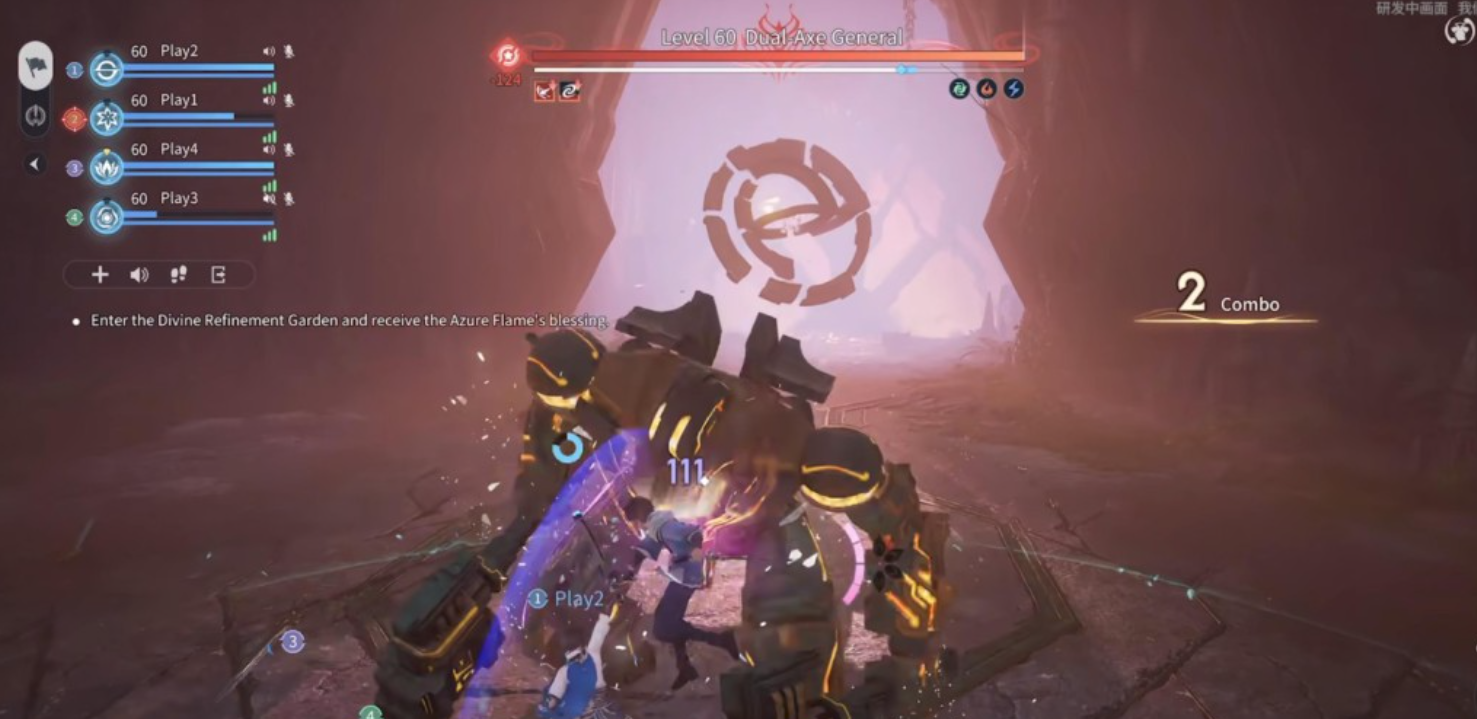Screen dimensions: 1477x719
Task: Select party member Play1's portrait
Action: coord(107,119)
